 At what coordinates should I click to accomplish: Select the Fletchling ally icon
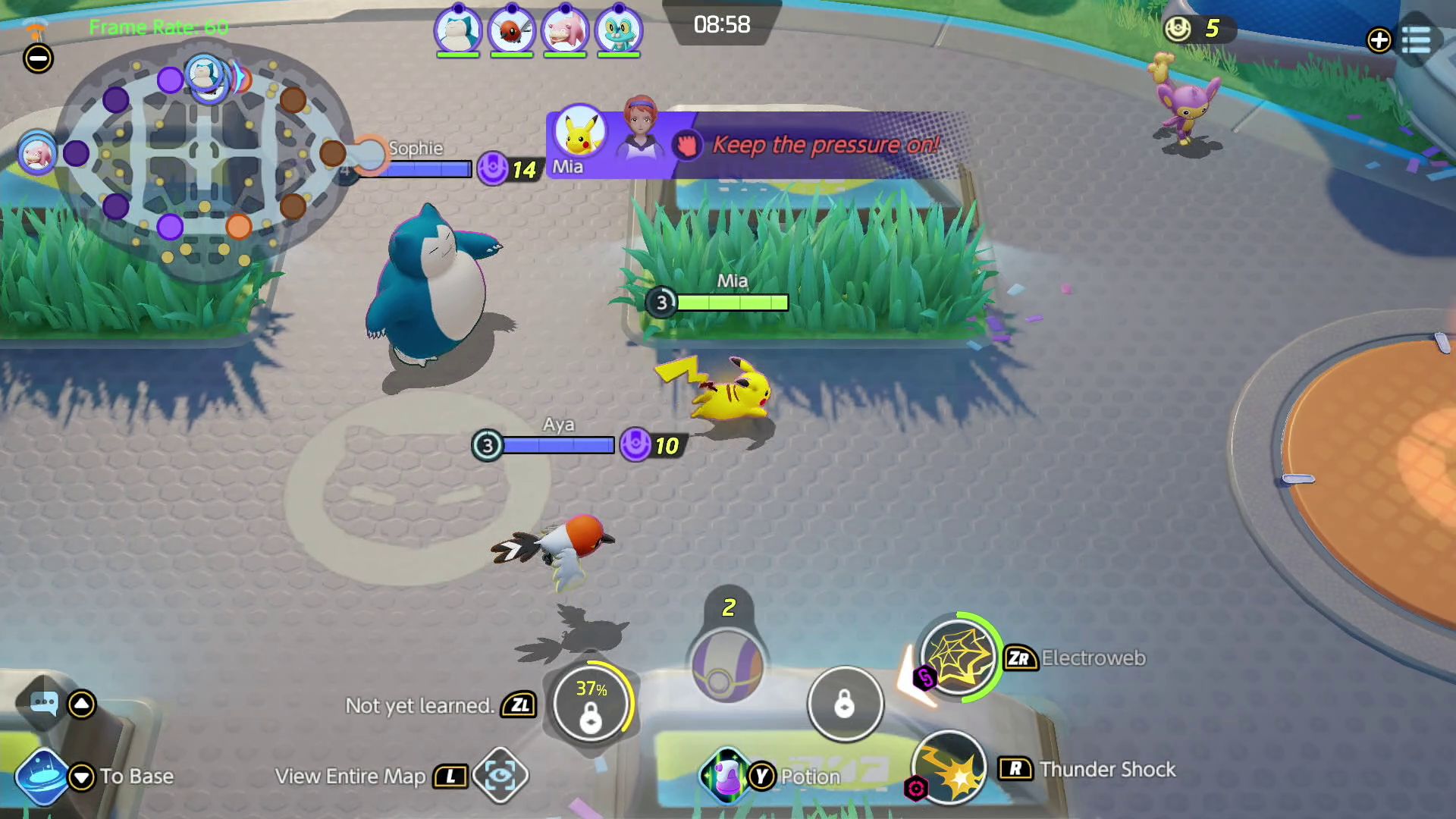[x=511, y=30]
